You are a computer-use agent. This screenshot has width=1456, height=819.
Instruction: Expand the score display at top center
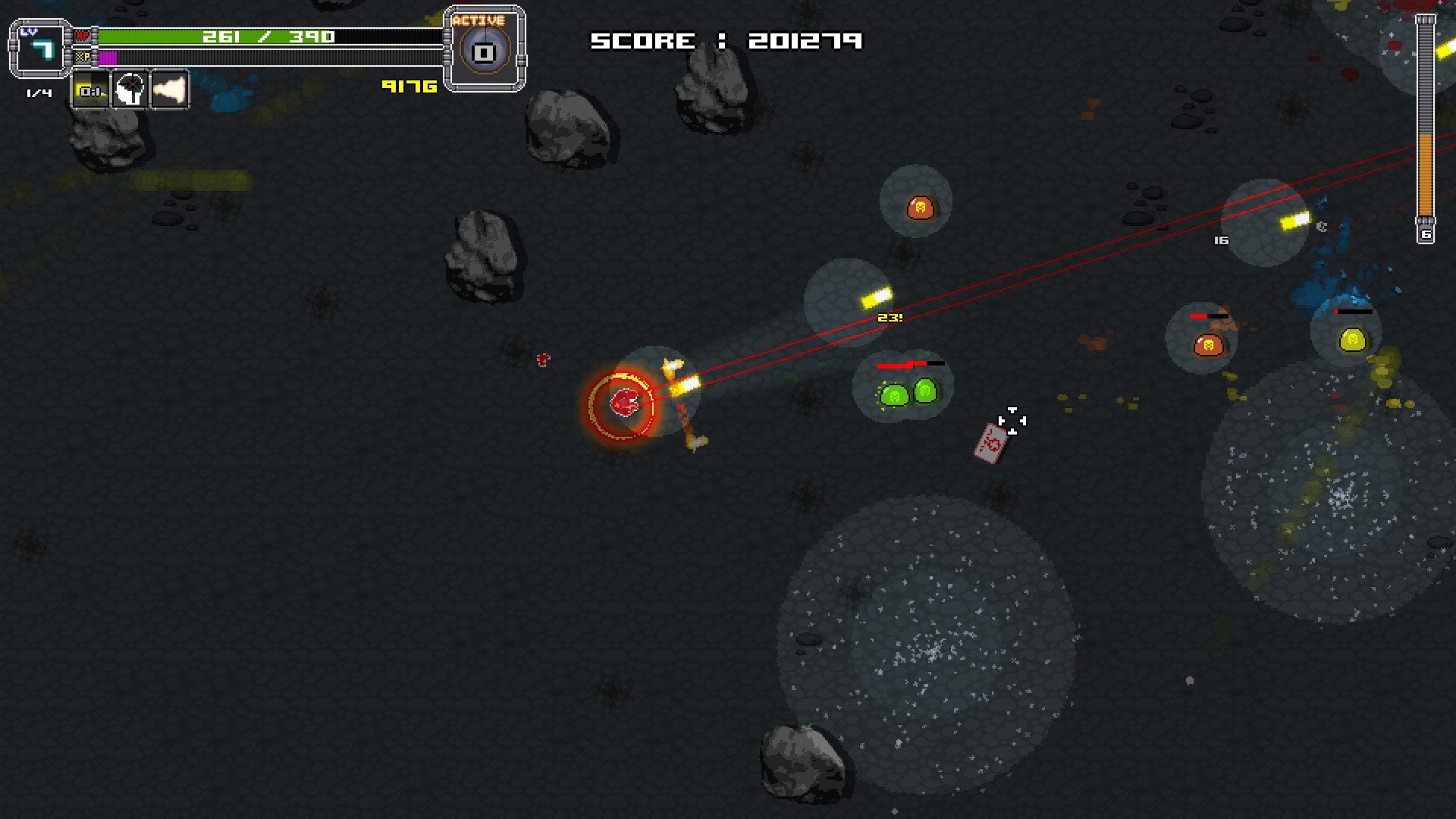pos(728,40)
